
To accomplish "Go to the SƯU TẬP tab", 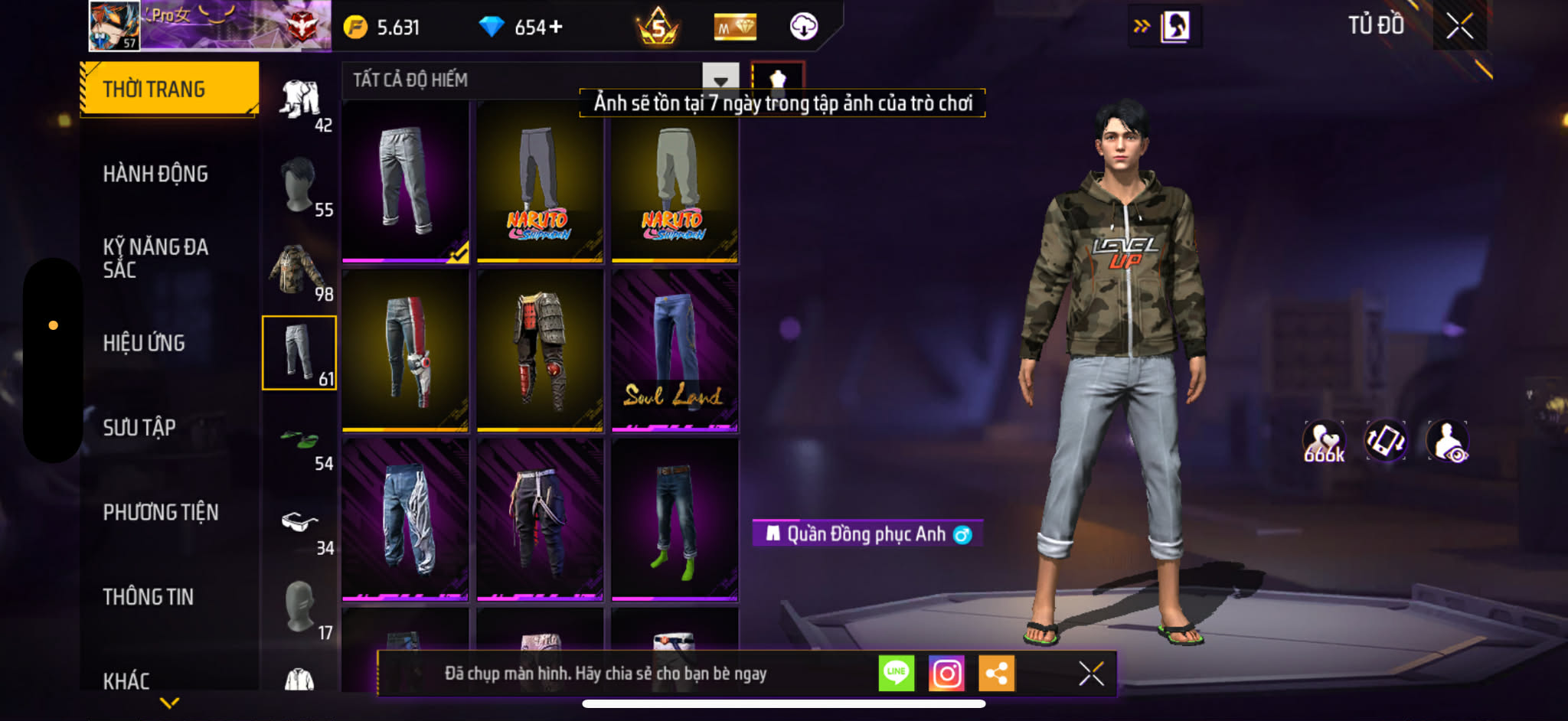I will point(139,427).
